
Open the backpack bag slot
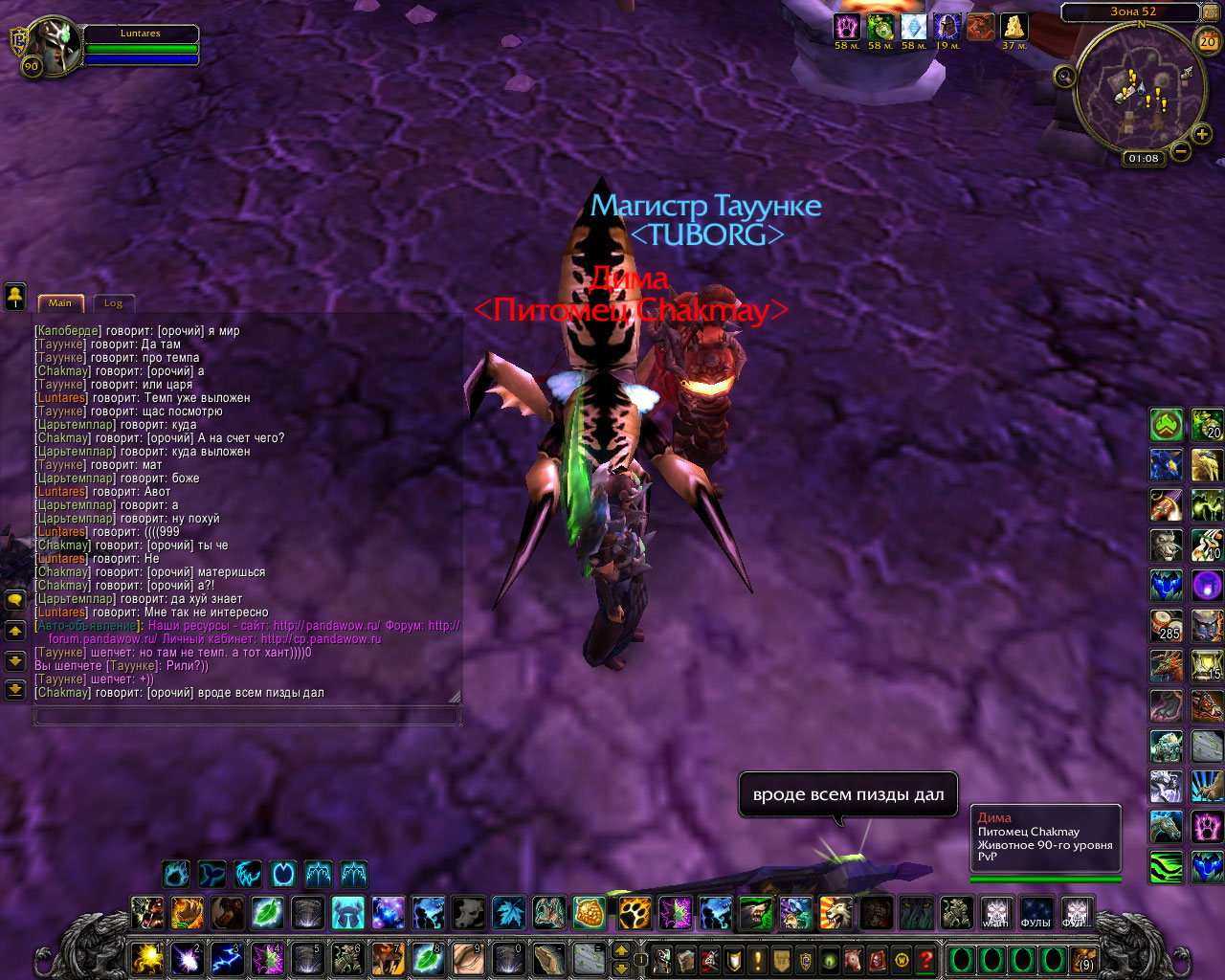coord(1083,959)
